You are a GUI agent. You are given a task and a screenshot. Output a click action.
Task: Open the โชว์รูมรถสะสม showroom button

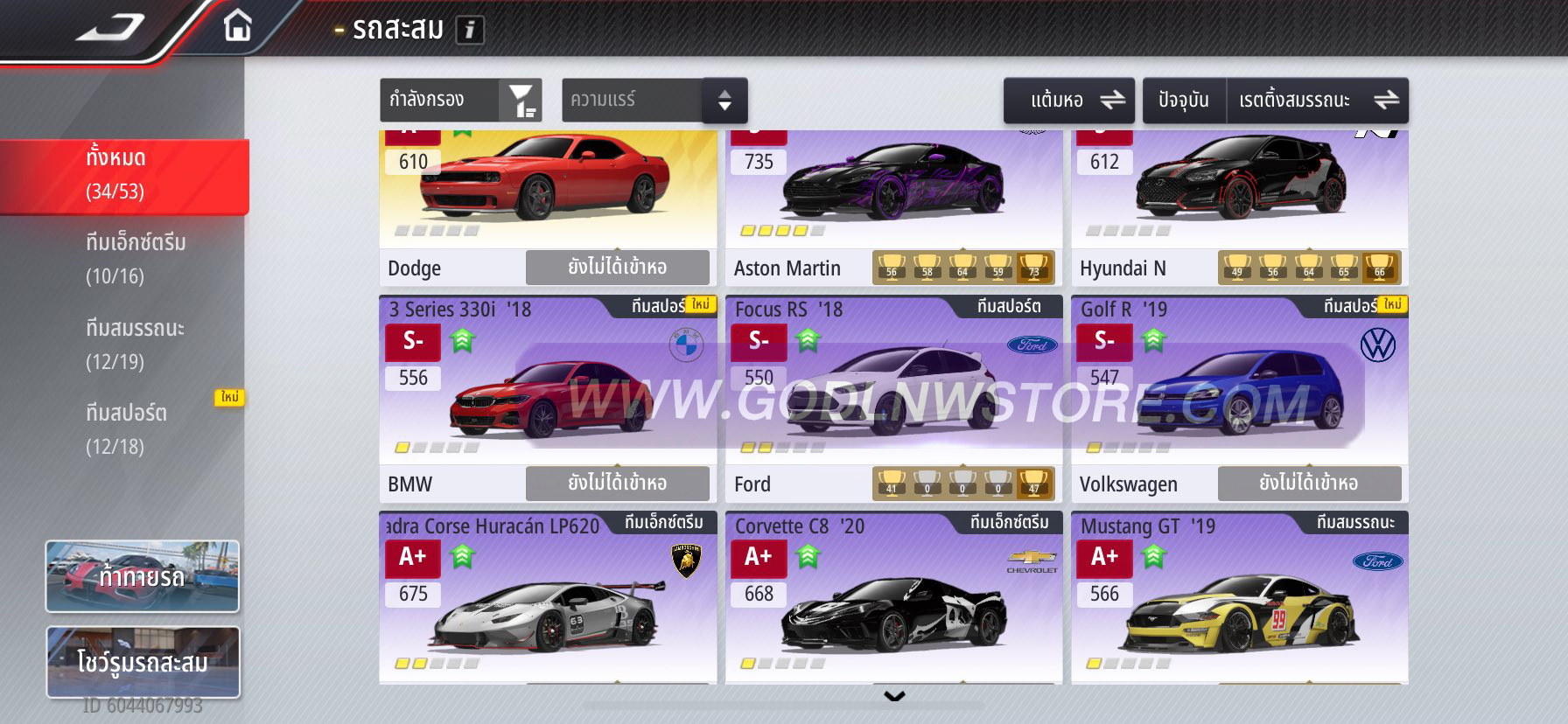tap(142, 662)
